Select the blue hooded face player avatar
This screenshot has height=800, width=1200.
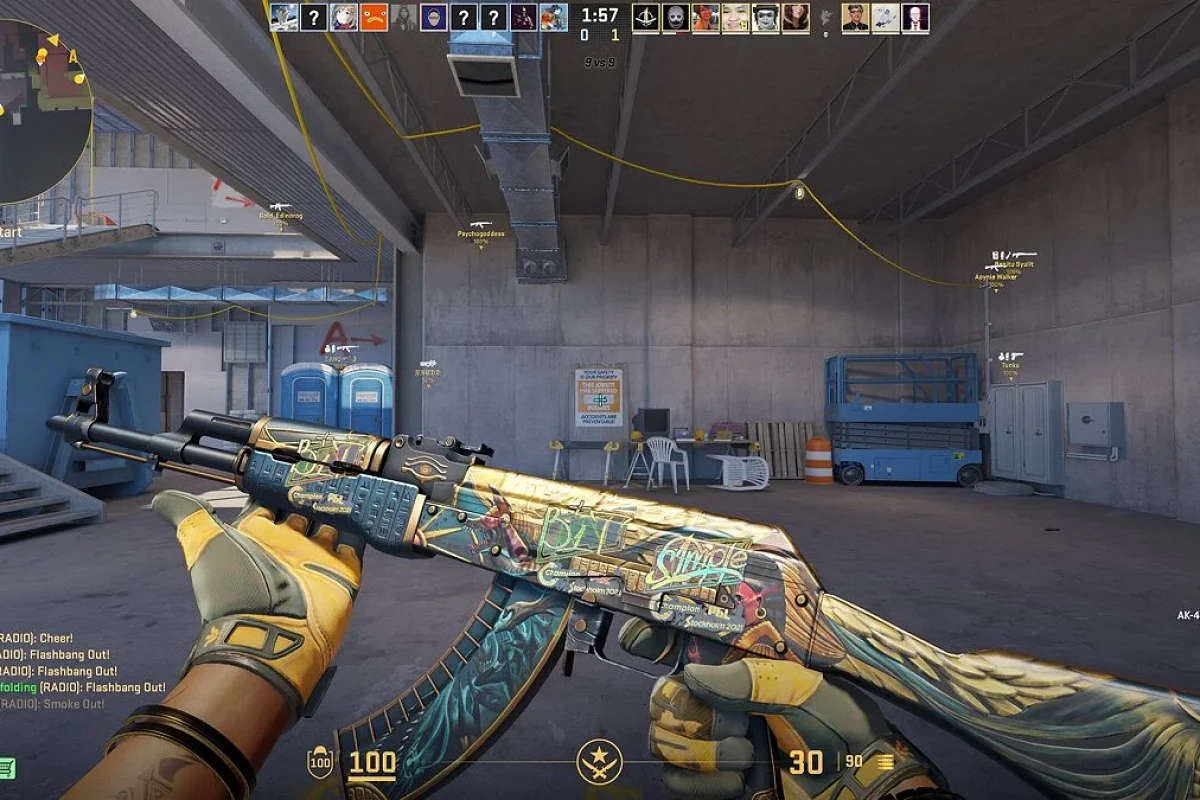pyautogui.click(x=434, y=17)
